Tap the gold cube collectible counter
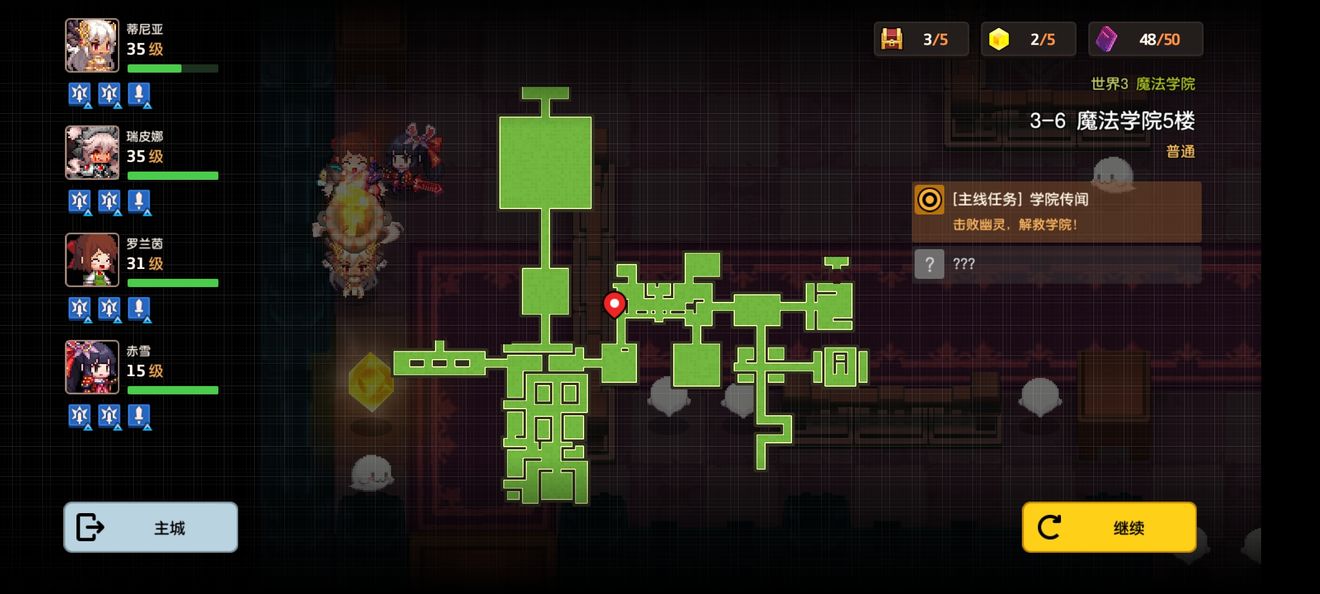Screen dimensions: 1320x594 1028,39
